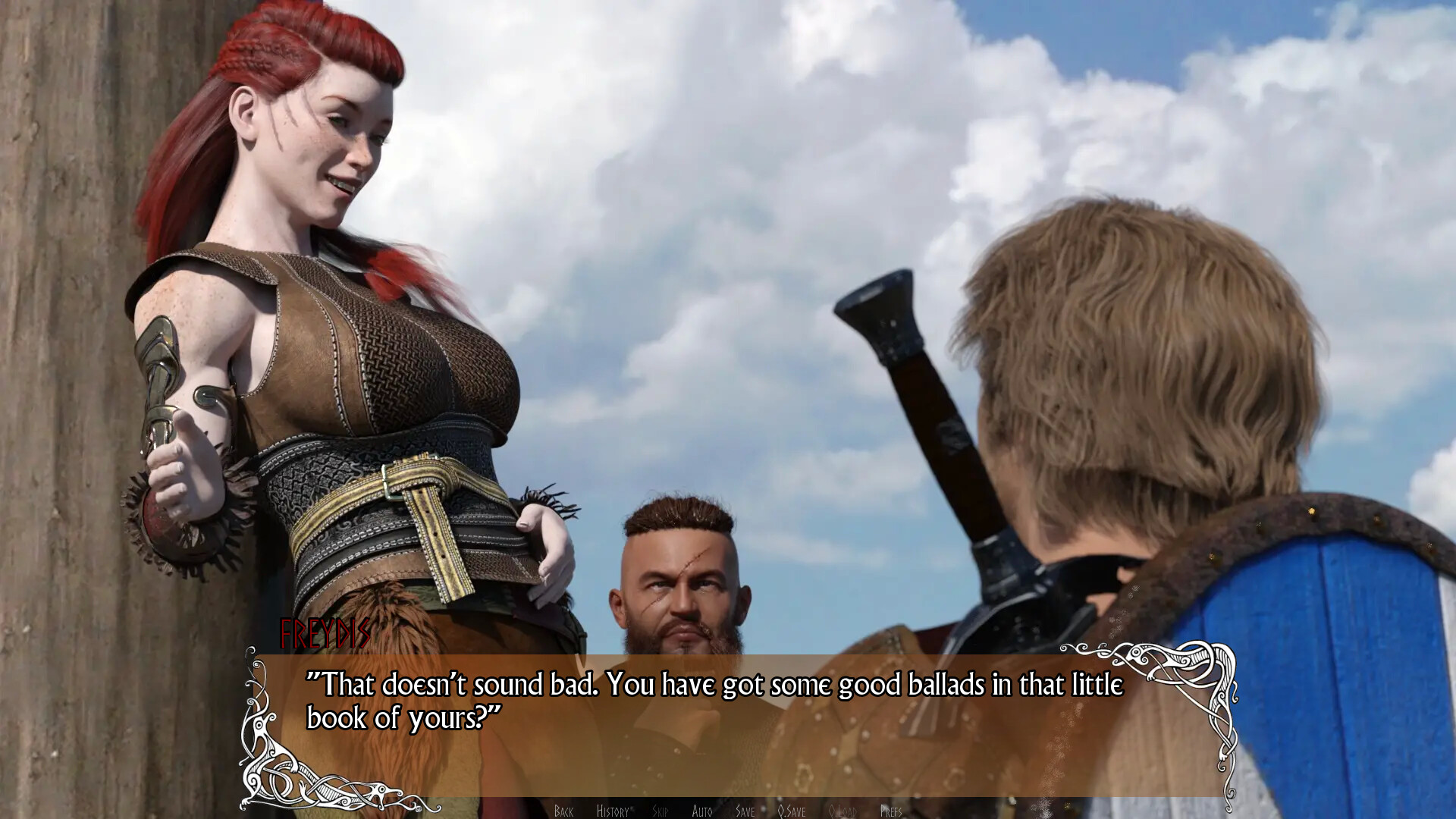Open Prefs to adjust settings

point(893,811)
